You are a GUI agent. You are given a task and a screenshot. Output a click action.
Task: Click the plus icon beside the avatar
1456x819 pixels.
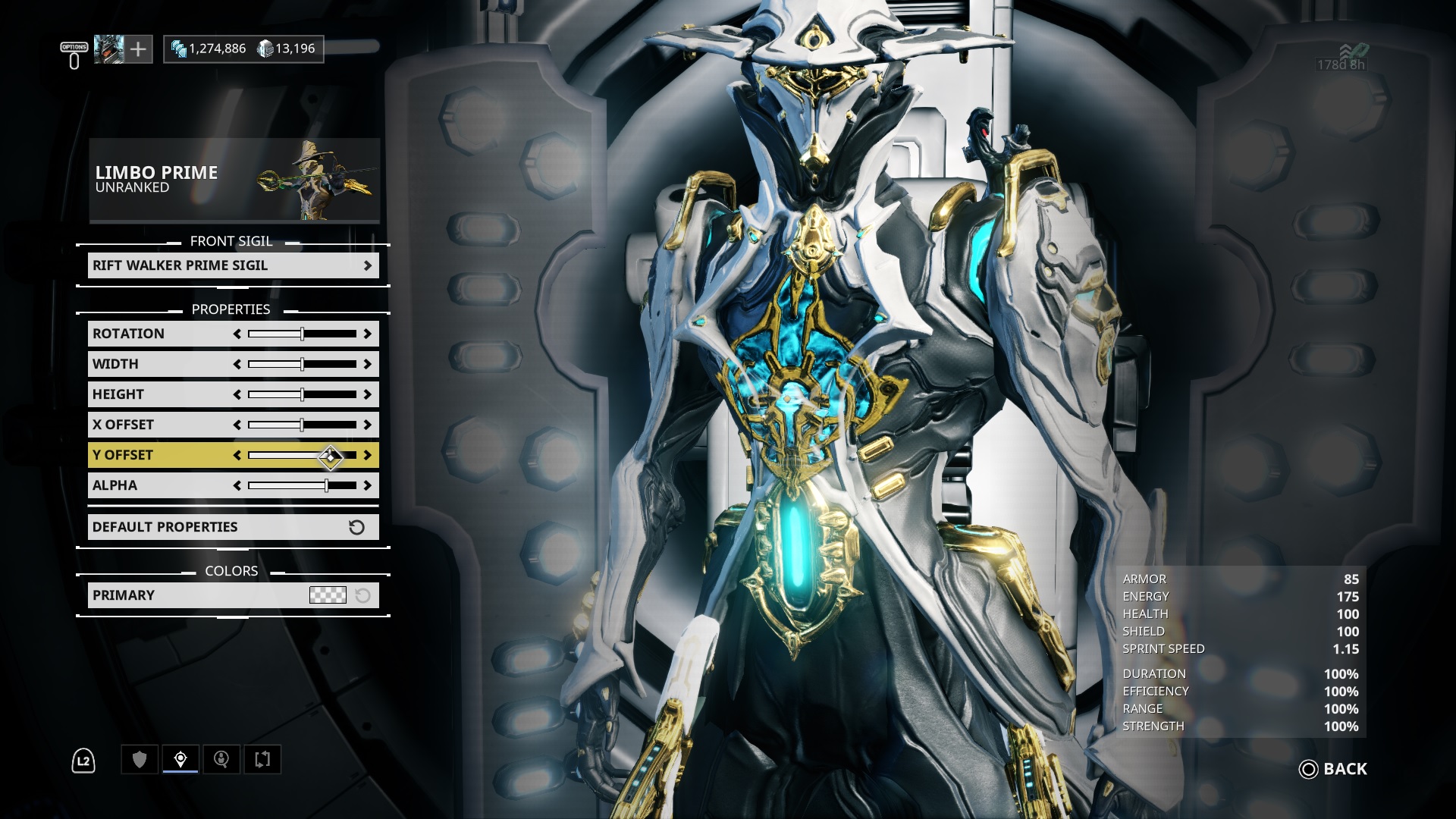138,49
